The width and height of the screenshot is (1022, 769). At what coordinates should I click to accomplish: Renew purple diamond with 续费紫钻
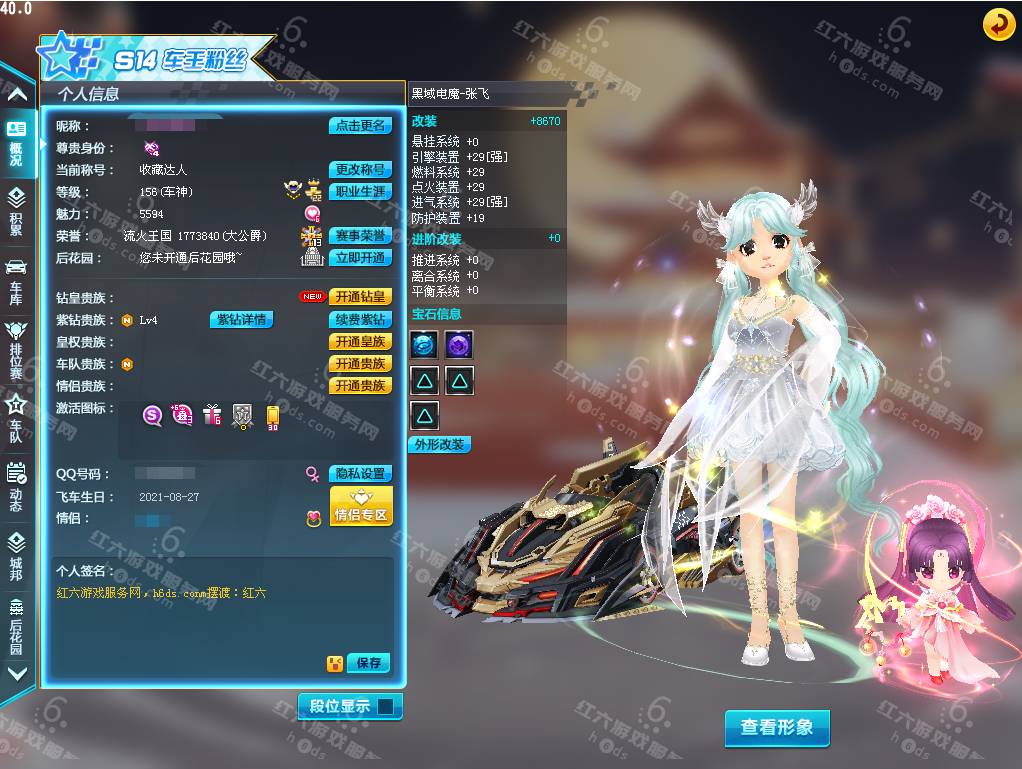[360, 320]
